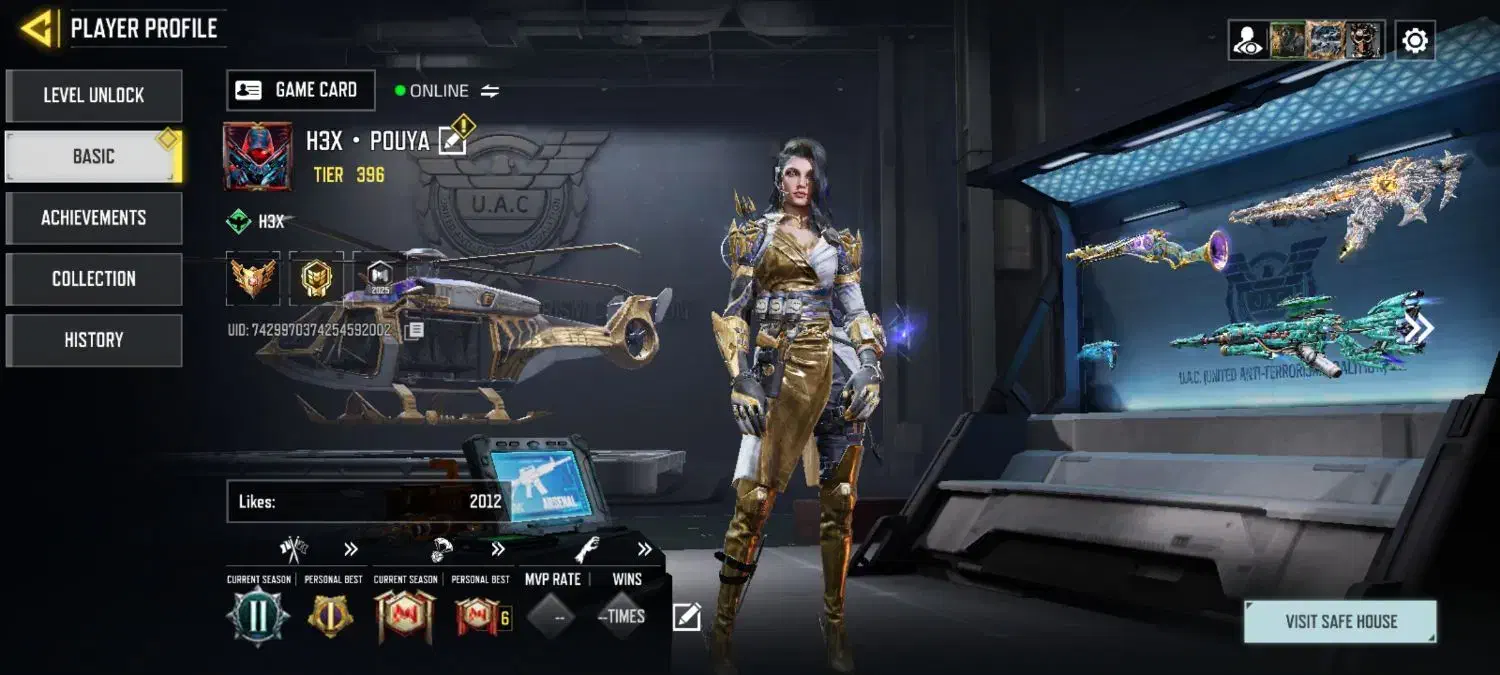The width and height of the screenshot is (1500, 675).
Task: Expand the multiplayer rank details
Action: click(351, 549)
